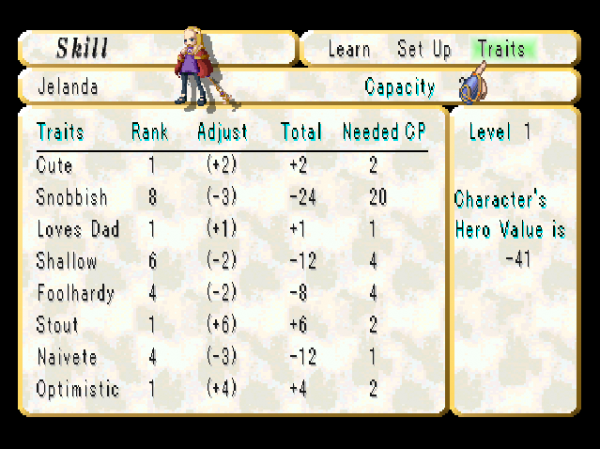Select the Naivete trait

tap(66, 358)
